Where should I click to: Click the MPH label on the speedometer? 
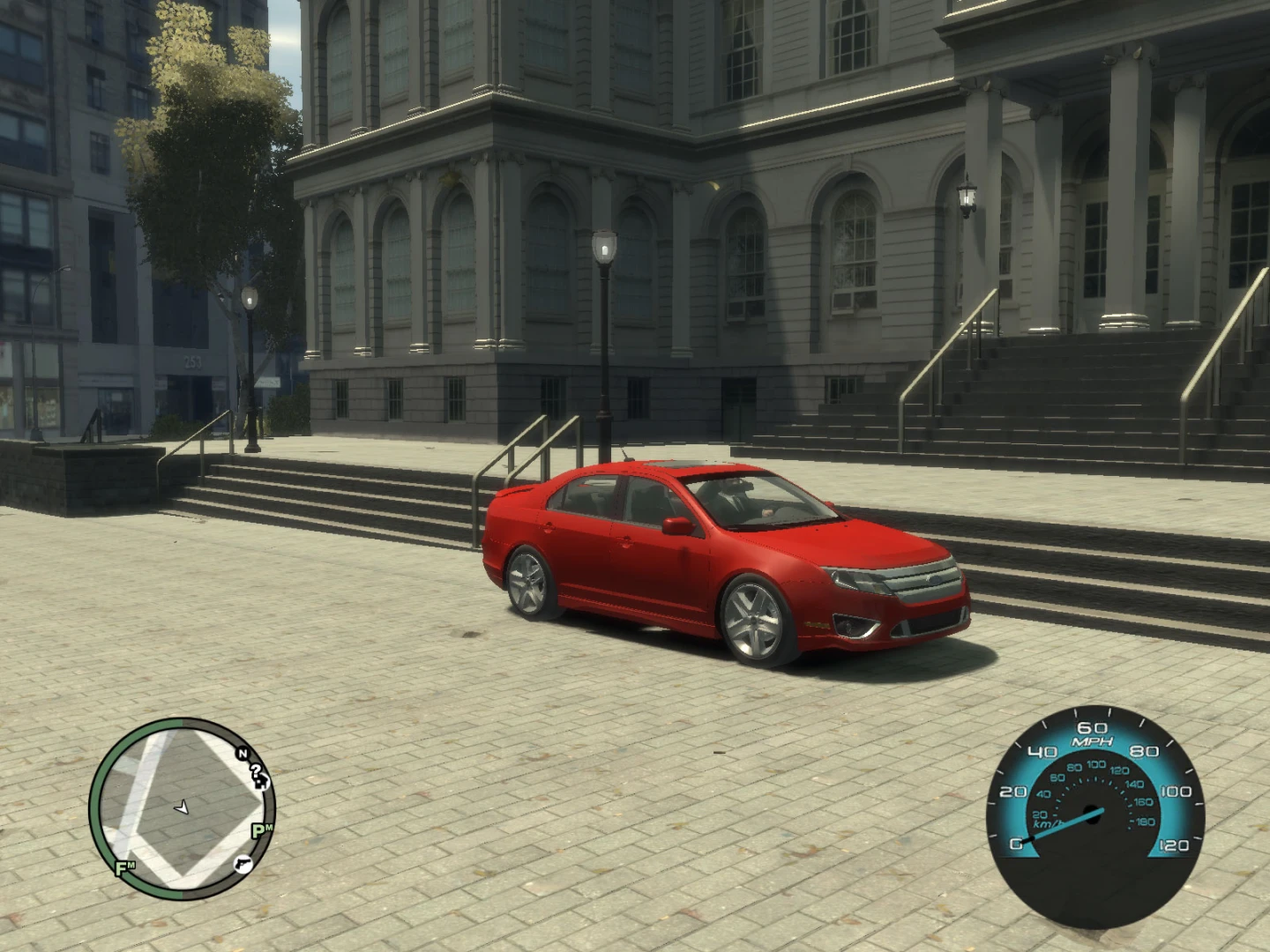(x=1094, y=741)
